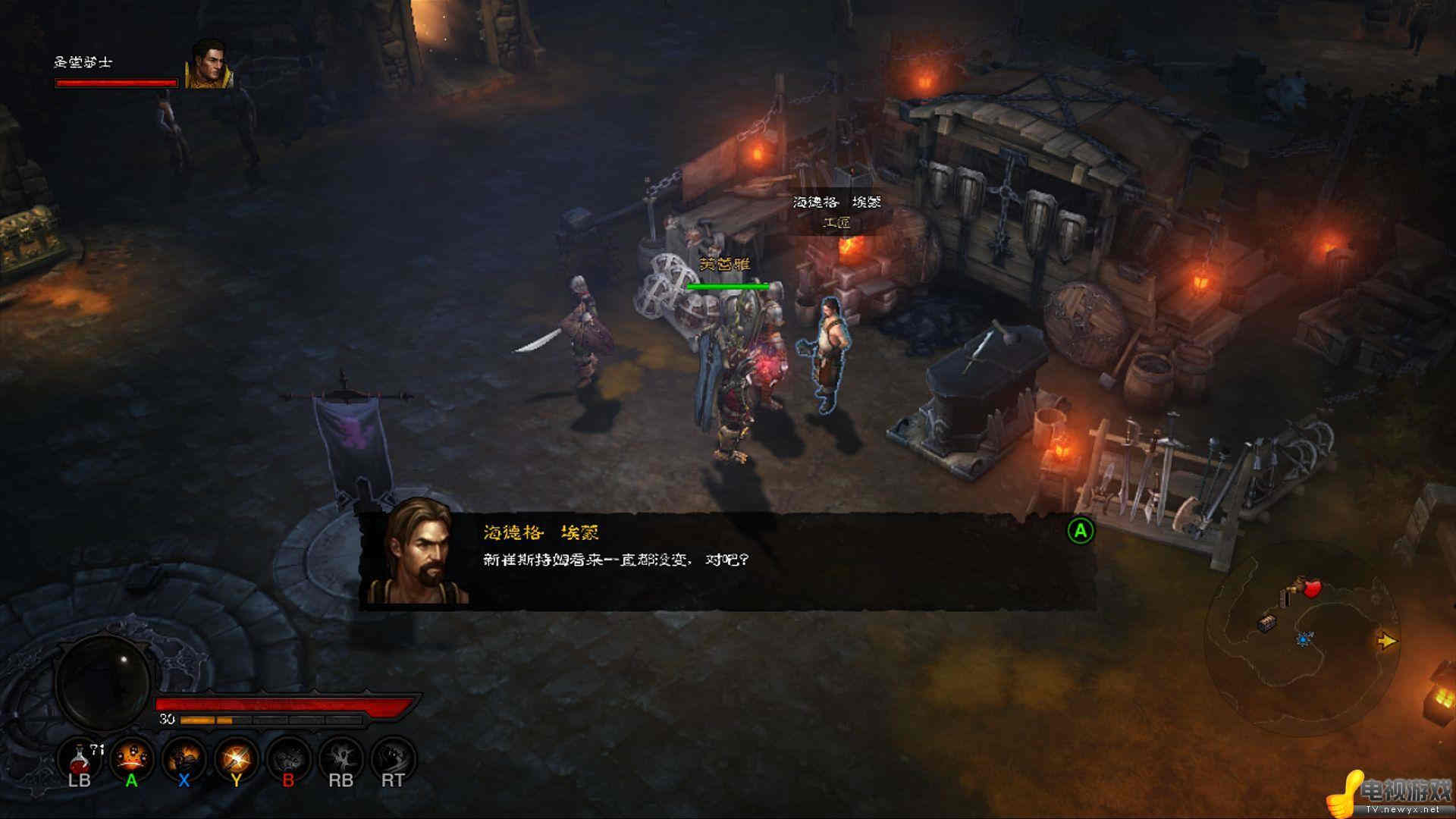The height and width of the screenshot is (819, 1456).
Task: Click the empty resource globe
Action: click(x=104, y=684)
